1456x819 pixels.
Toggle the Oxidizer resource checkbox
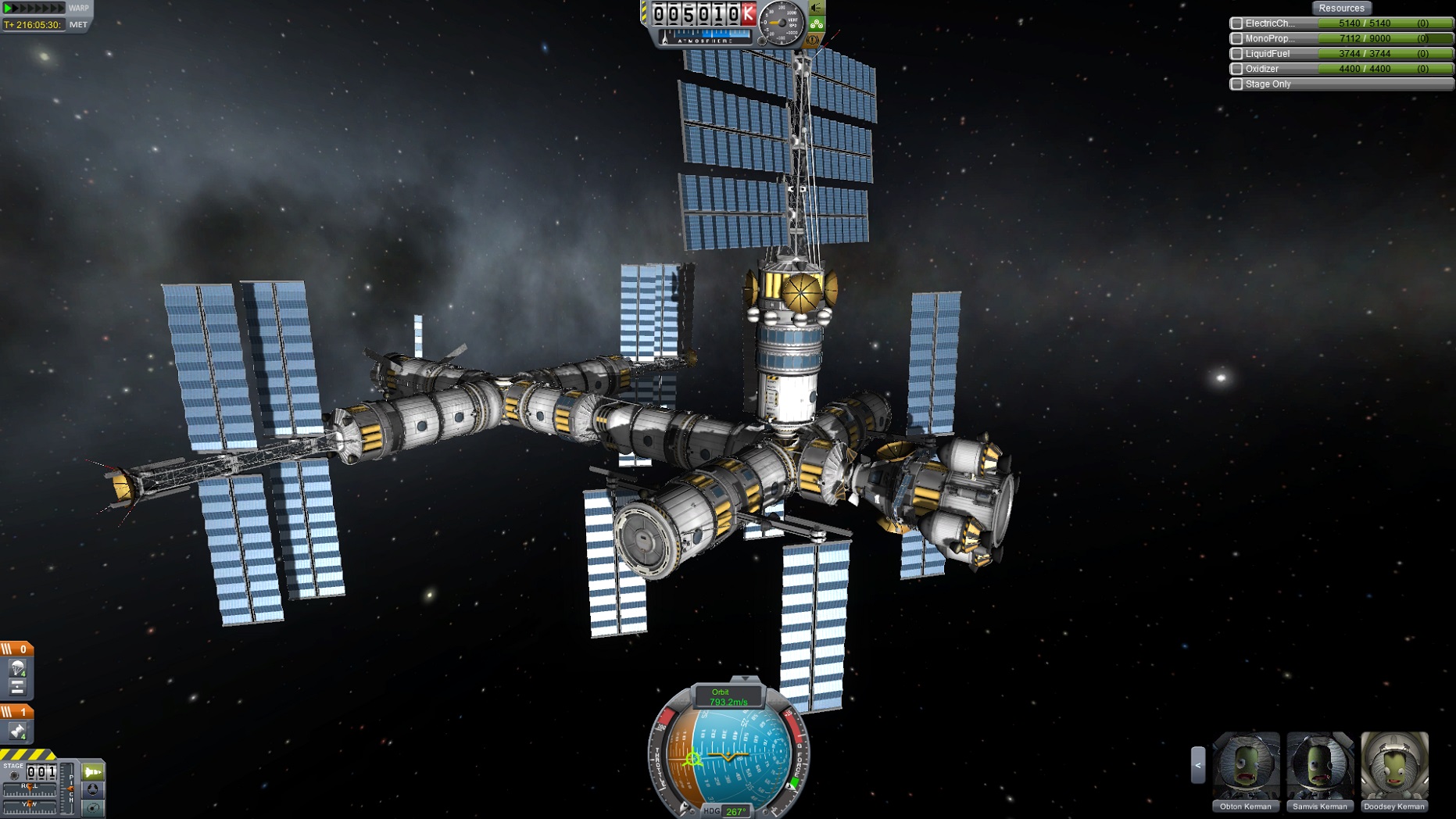[x=1236, y=69]
